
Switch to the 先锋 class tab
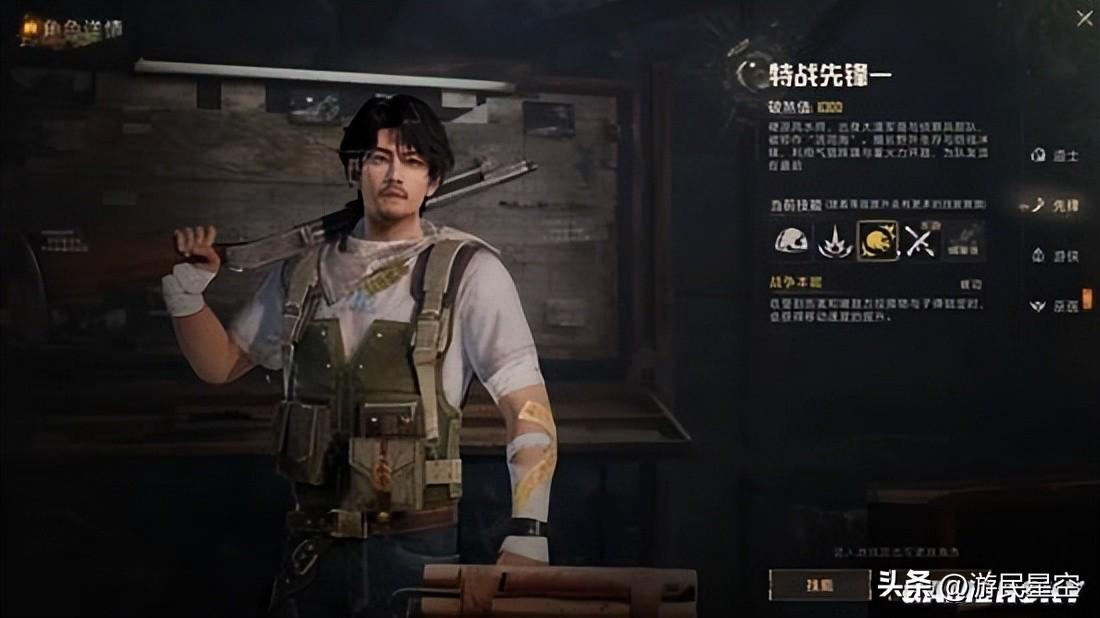[1056, 206]
